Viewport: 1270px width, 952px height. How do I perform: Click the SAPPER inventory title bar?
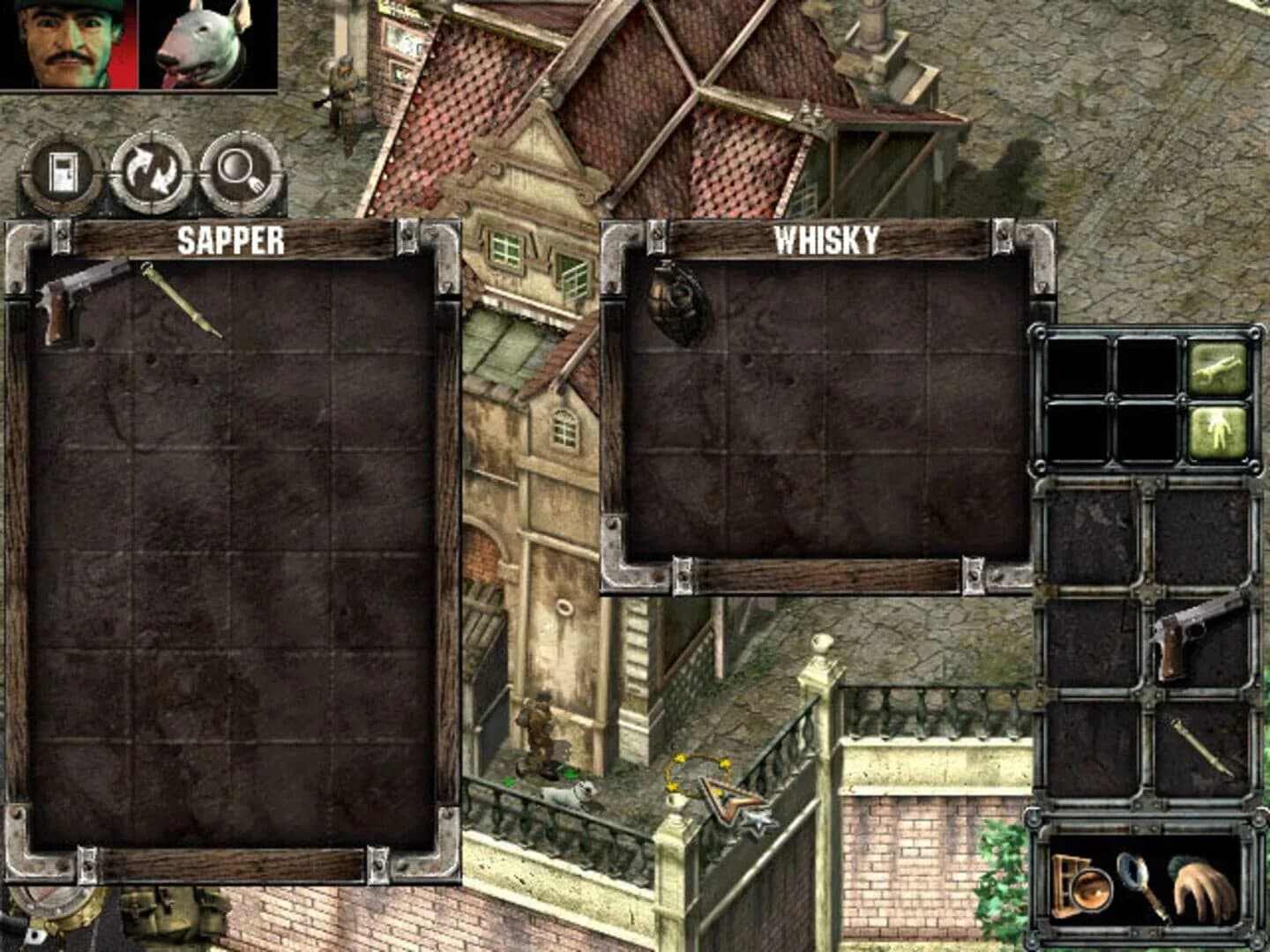[231, 236]
